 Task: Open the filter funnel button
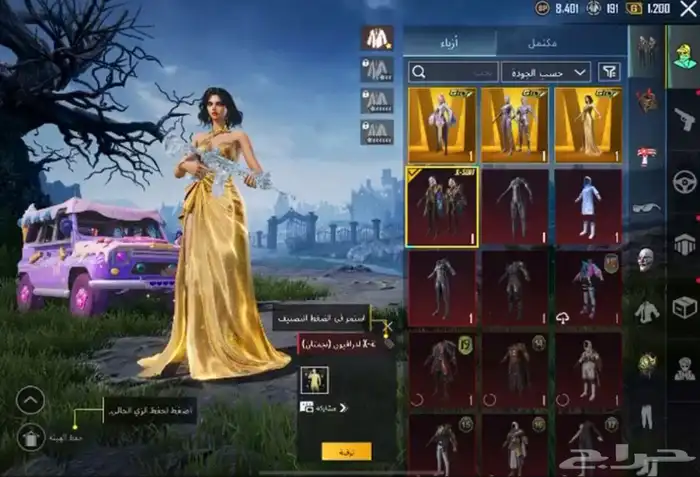click(x=608, y=71)
